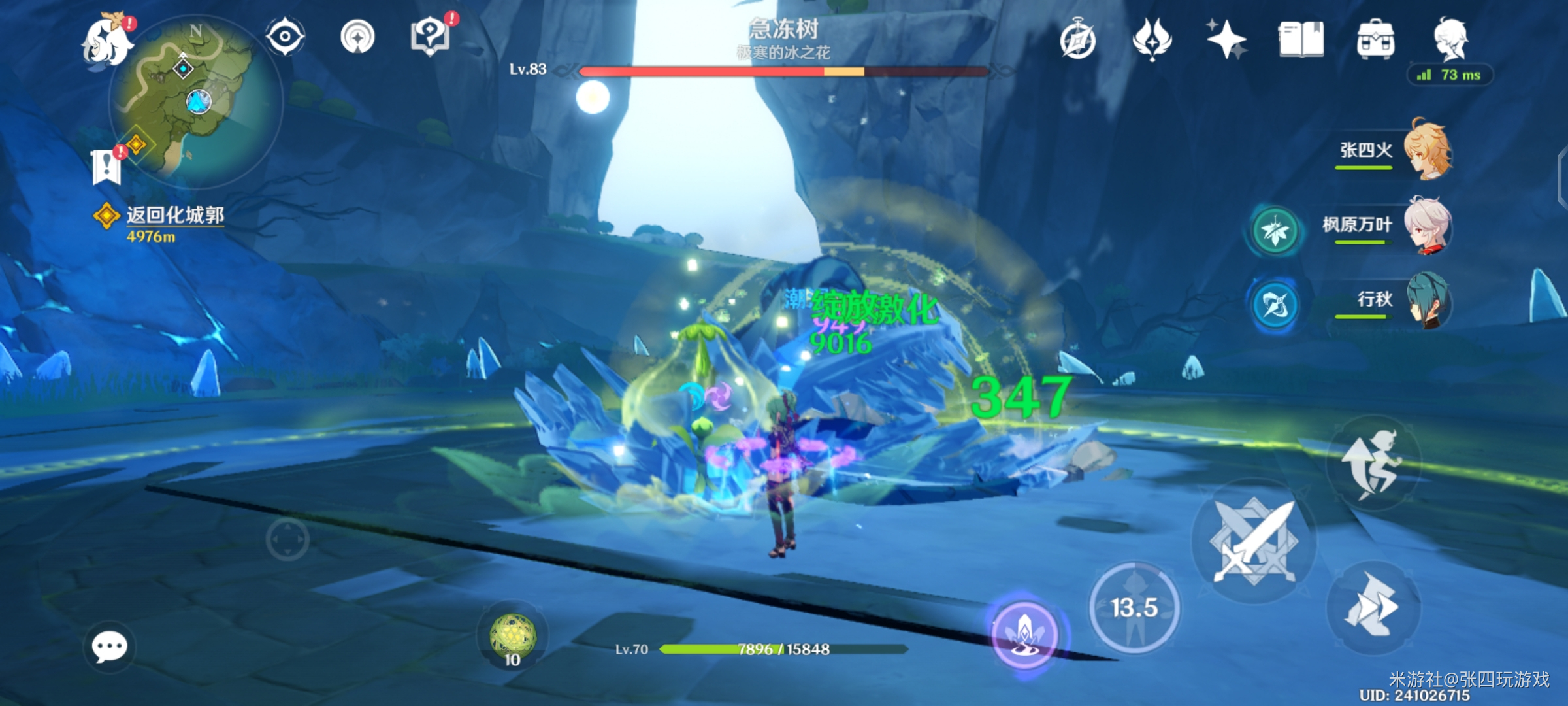Image resolution: width=1568 pixels, height=706 pixels.
Task: Toggle elemental sight eye icon
Action: [285, 36]
